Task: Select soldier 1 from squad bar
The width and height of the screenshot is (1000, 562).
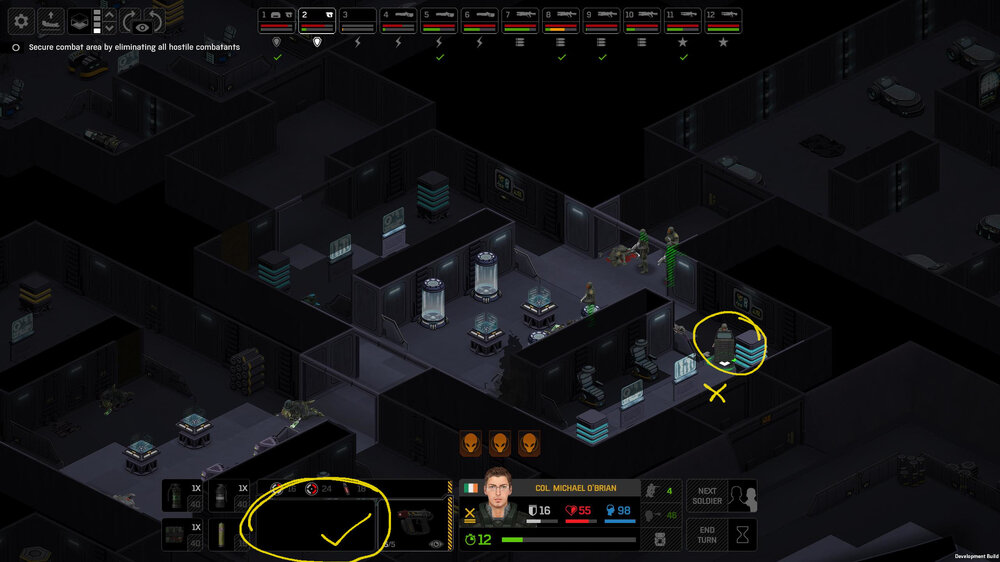Action: point(277,20)
